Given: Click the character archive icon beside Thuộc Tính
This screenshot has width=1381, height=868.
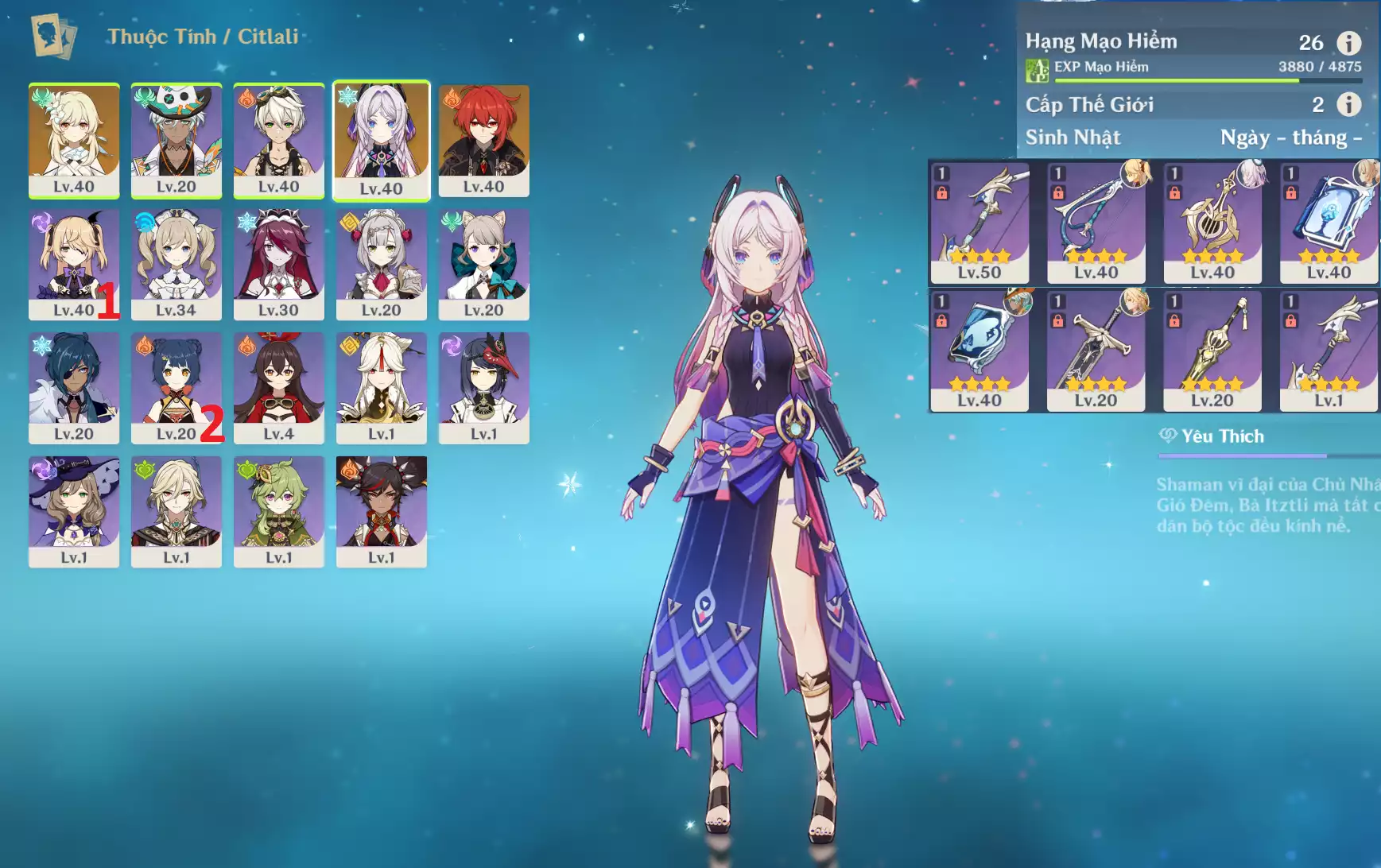Looking at the screenshot, I should pyautogui.click(x=53, y=37).
